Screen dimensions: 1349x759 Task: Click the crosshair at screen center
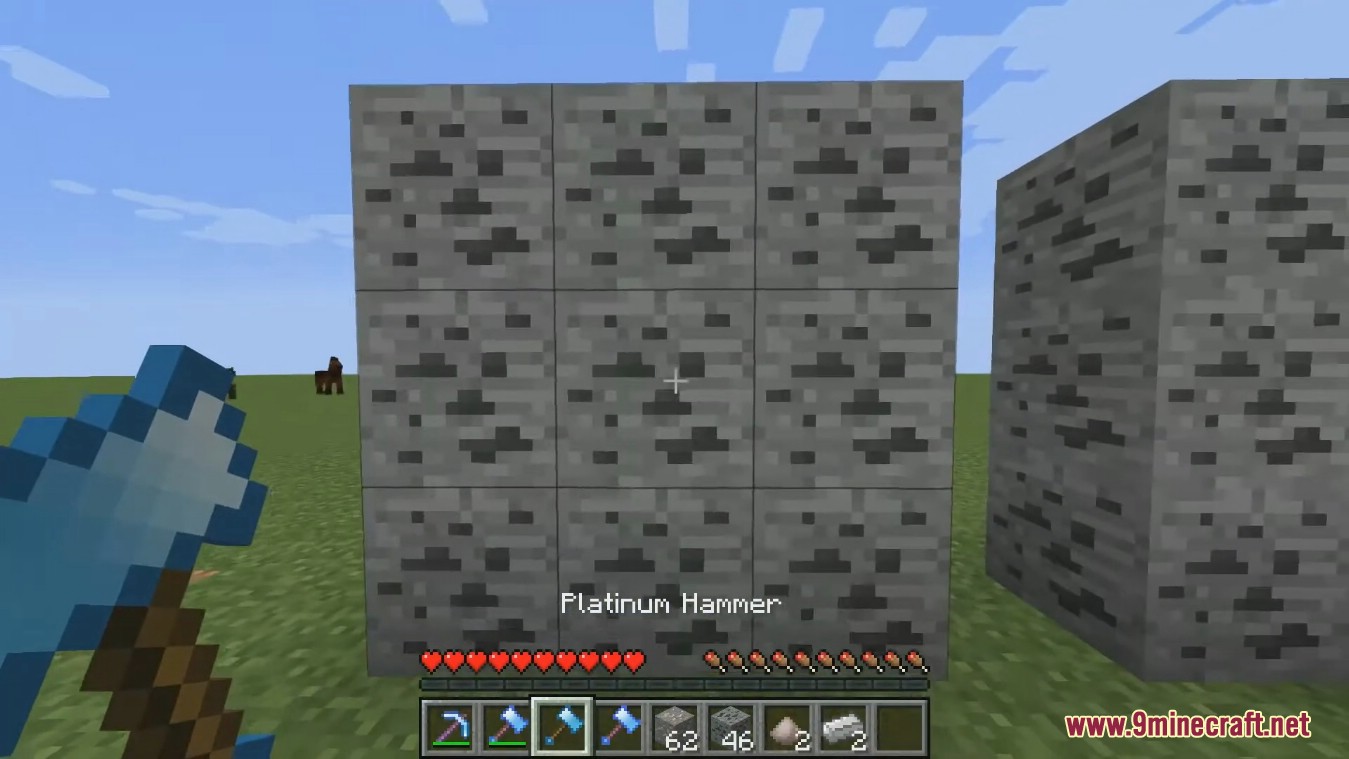tap(675, 381)
